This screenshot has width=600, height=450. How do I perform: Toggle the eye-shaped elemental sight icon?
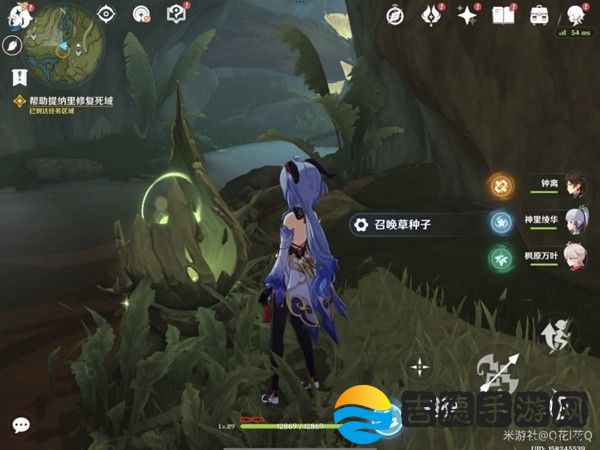click(108, 14)
